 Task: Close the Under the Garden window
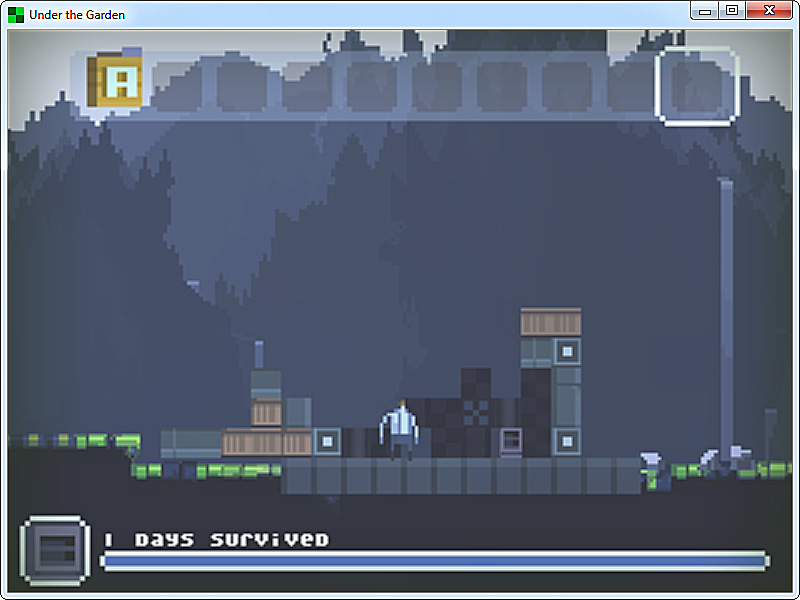pyautogui.click(x=767, y=10)
